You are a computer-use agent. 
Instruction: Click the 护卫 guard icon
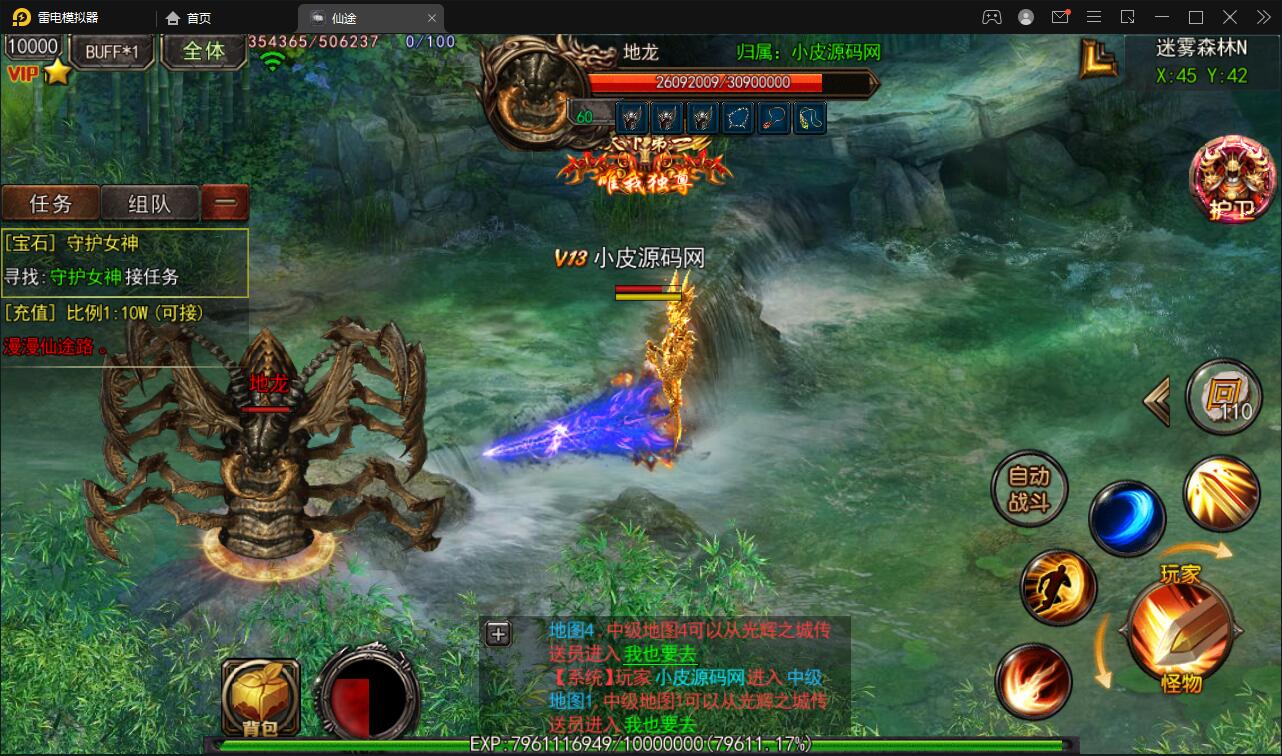(1231, 180)
